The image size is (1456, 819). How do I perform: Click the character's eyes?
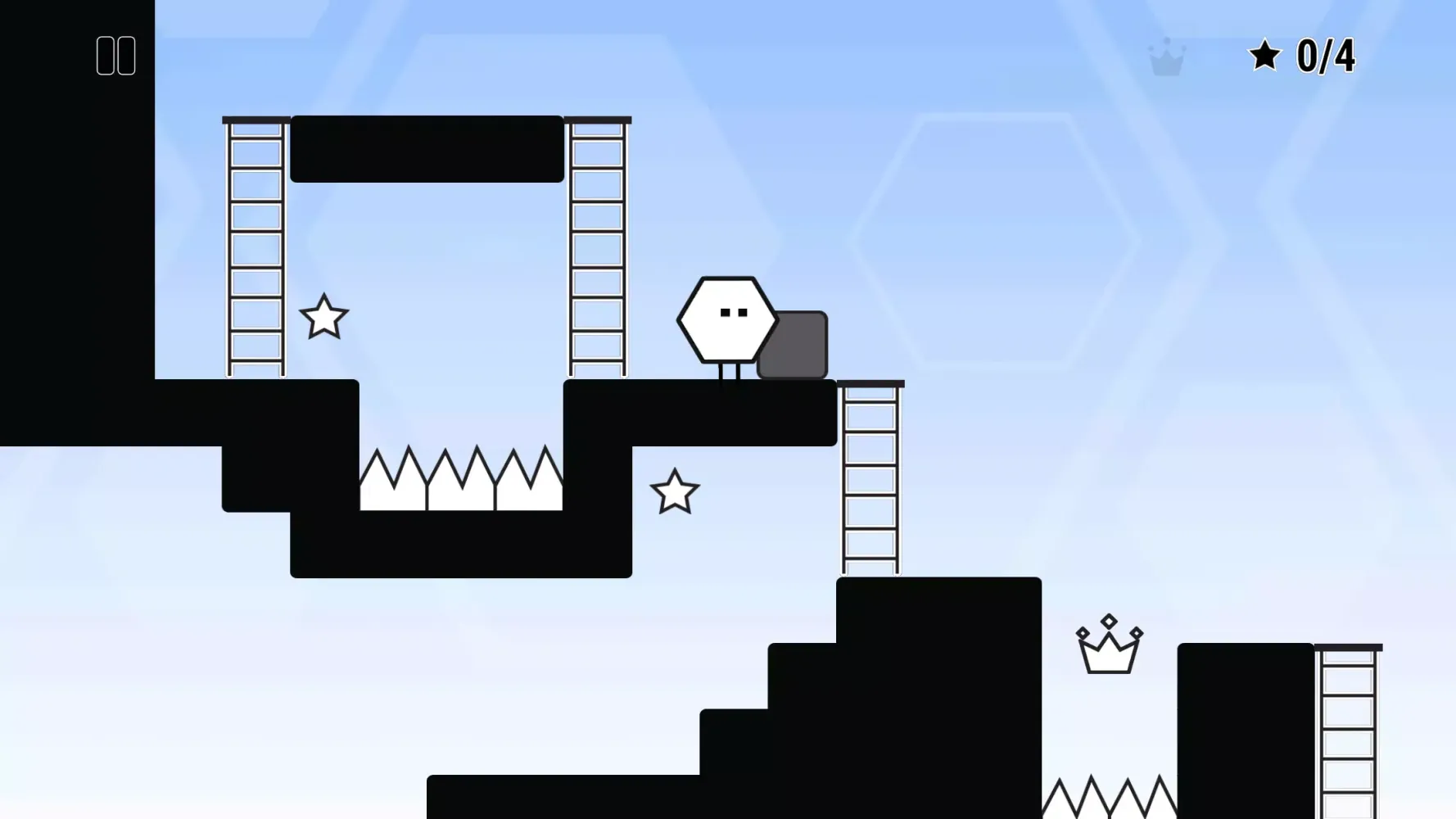(733, 311)
